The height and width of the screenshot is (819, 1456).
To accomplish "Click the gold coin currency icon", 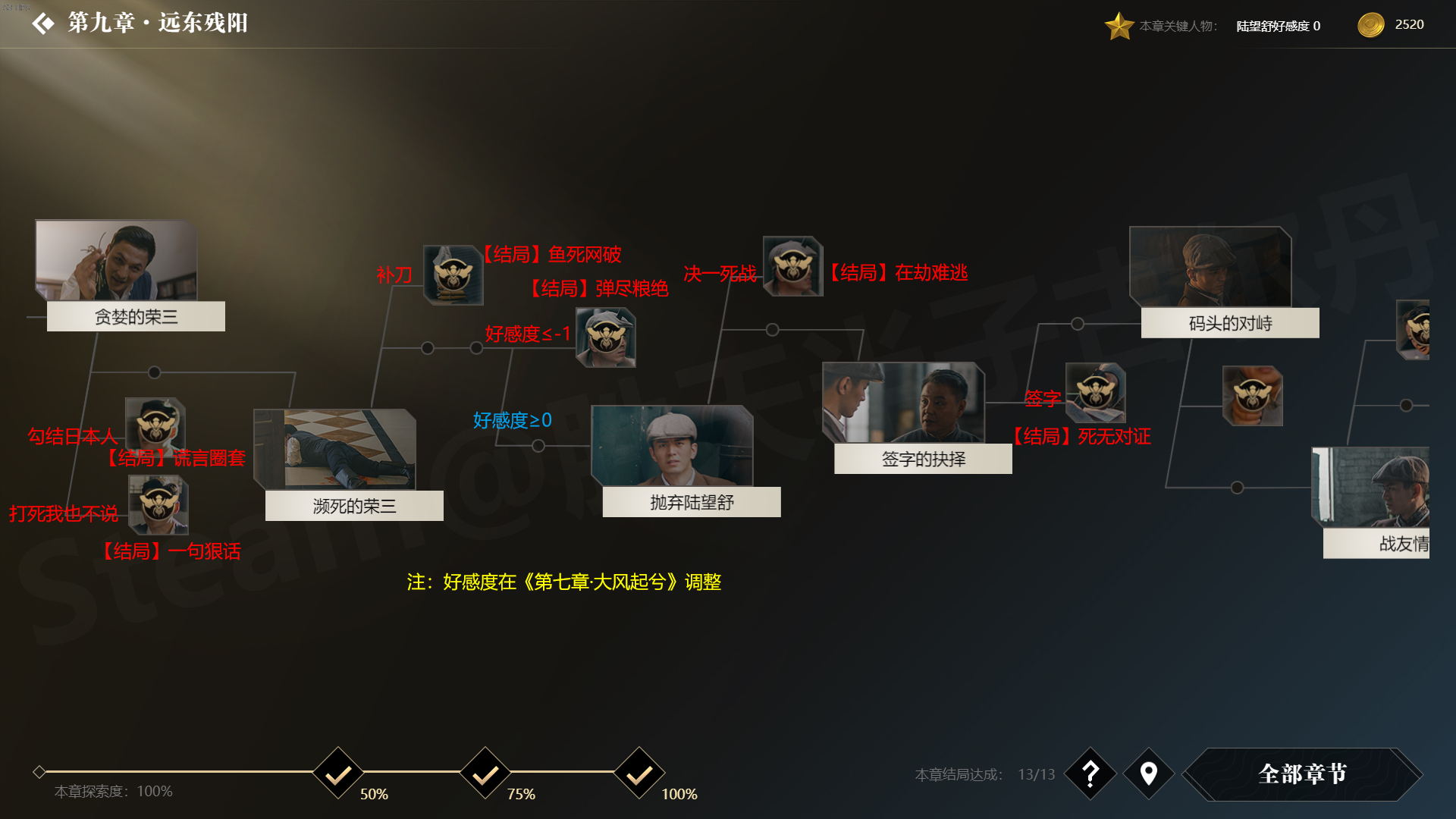I will pyautogui.click(x=1370, y=25).
